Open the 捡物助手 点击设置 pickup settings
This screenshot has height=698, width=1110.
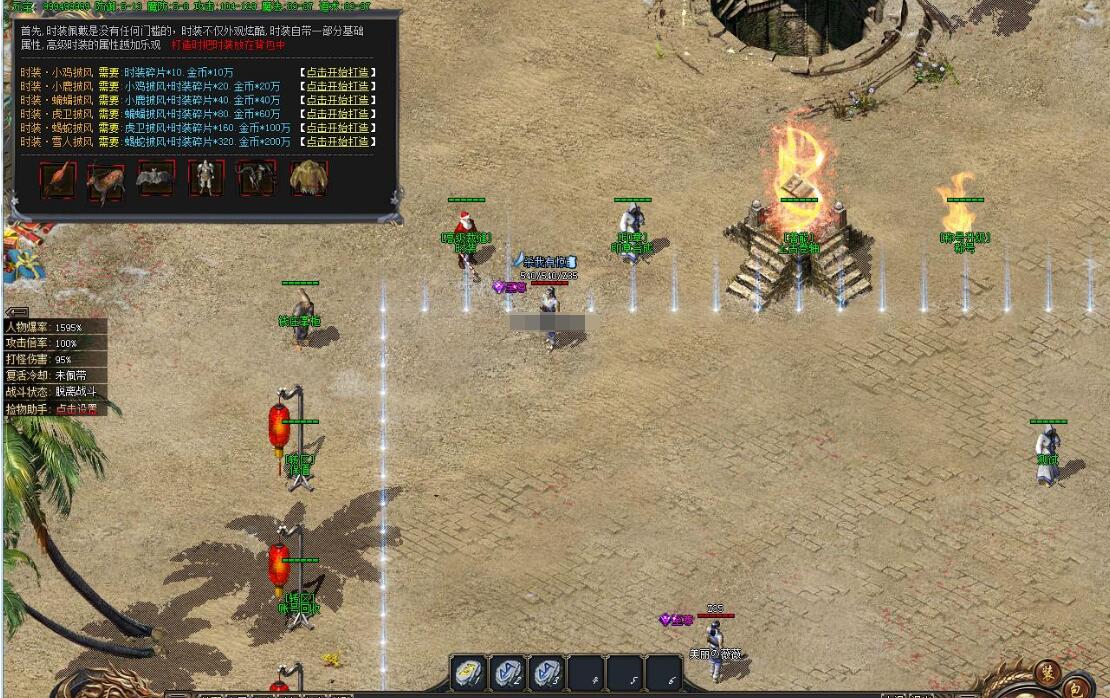click(x=76, y=408)
